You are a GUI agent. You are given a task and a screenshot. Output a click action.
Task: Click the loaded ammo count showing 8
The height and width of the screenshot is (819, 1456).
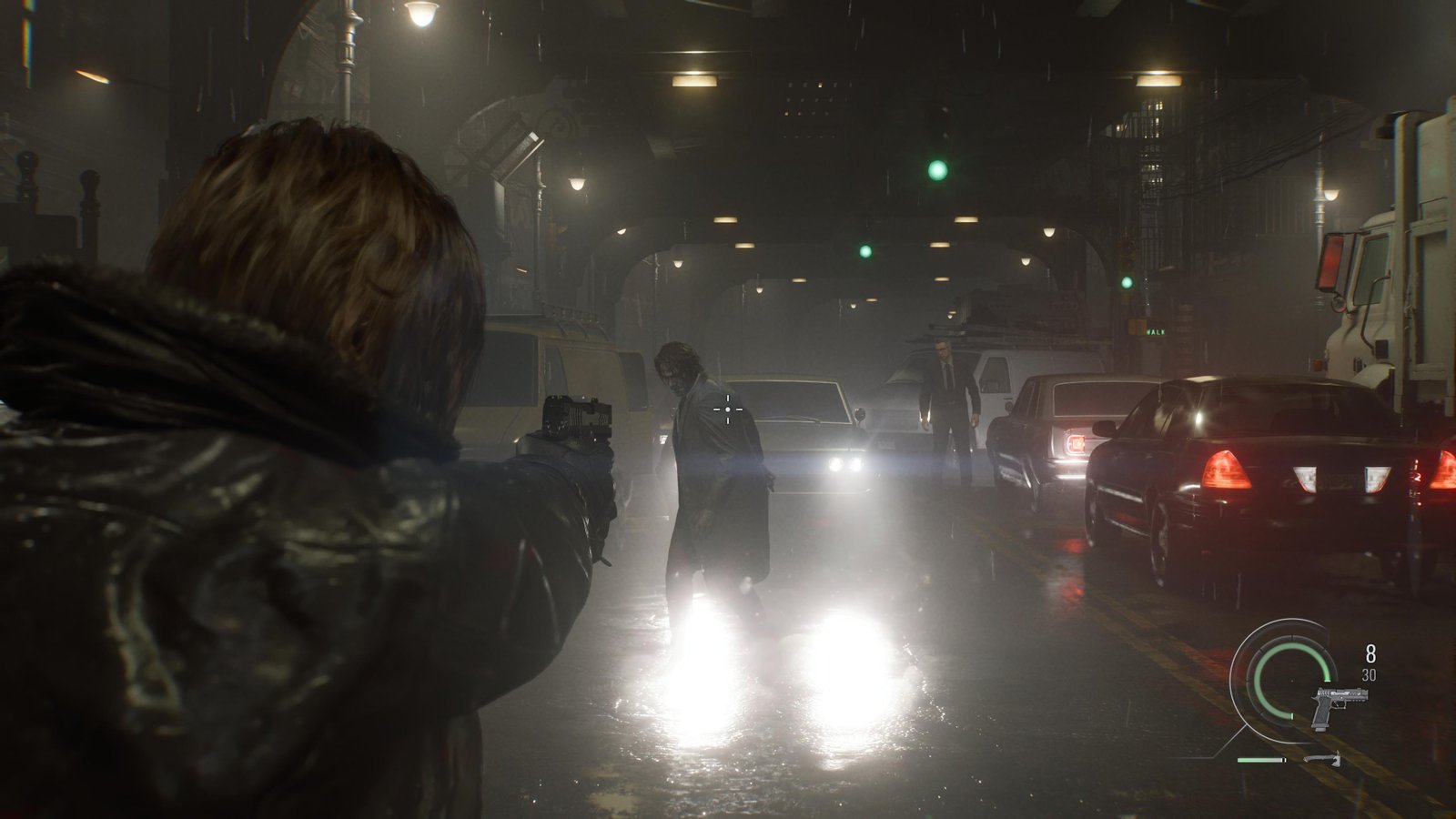pos(1370,652)
